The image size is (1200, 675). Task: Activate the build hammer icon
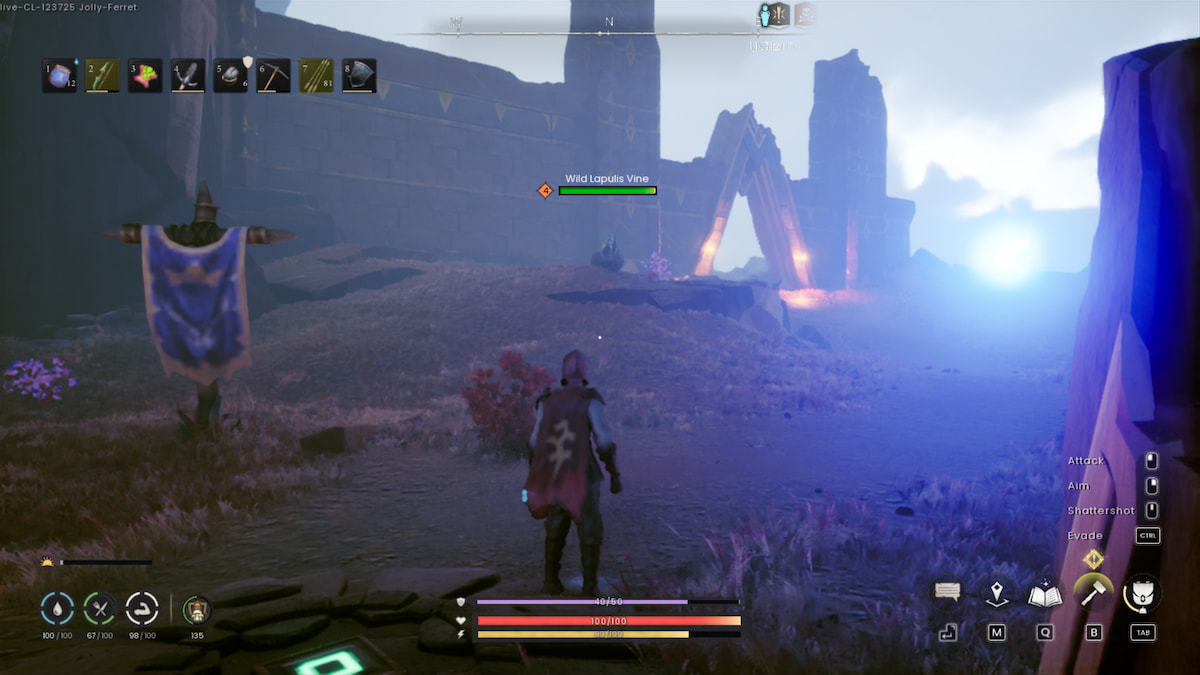tap(1093, 593)
